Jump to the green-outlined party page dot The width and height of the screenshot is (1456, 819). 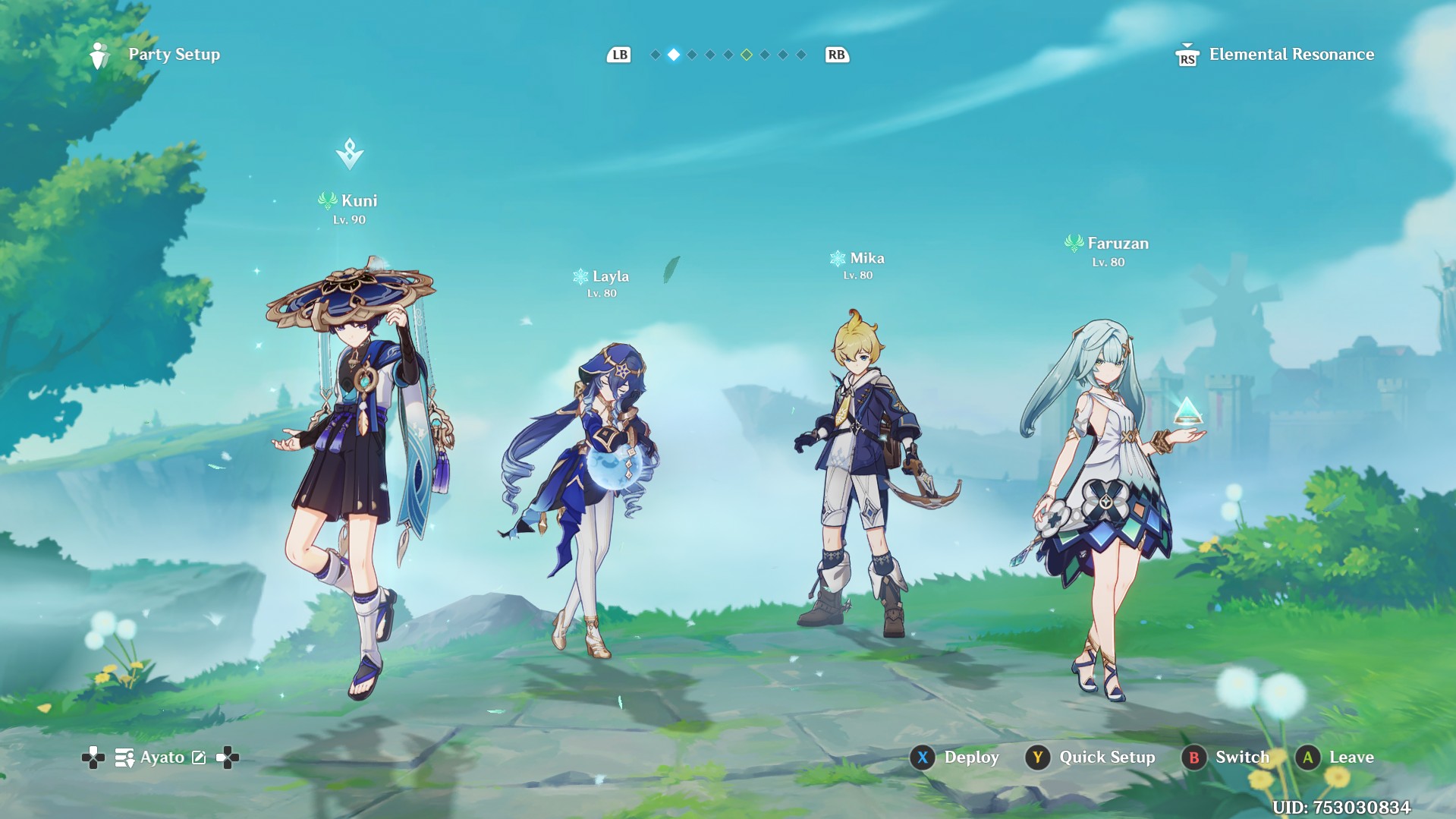[747, 55]
